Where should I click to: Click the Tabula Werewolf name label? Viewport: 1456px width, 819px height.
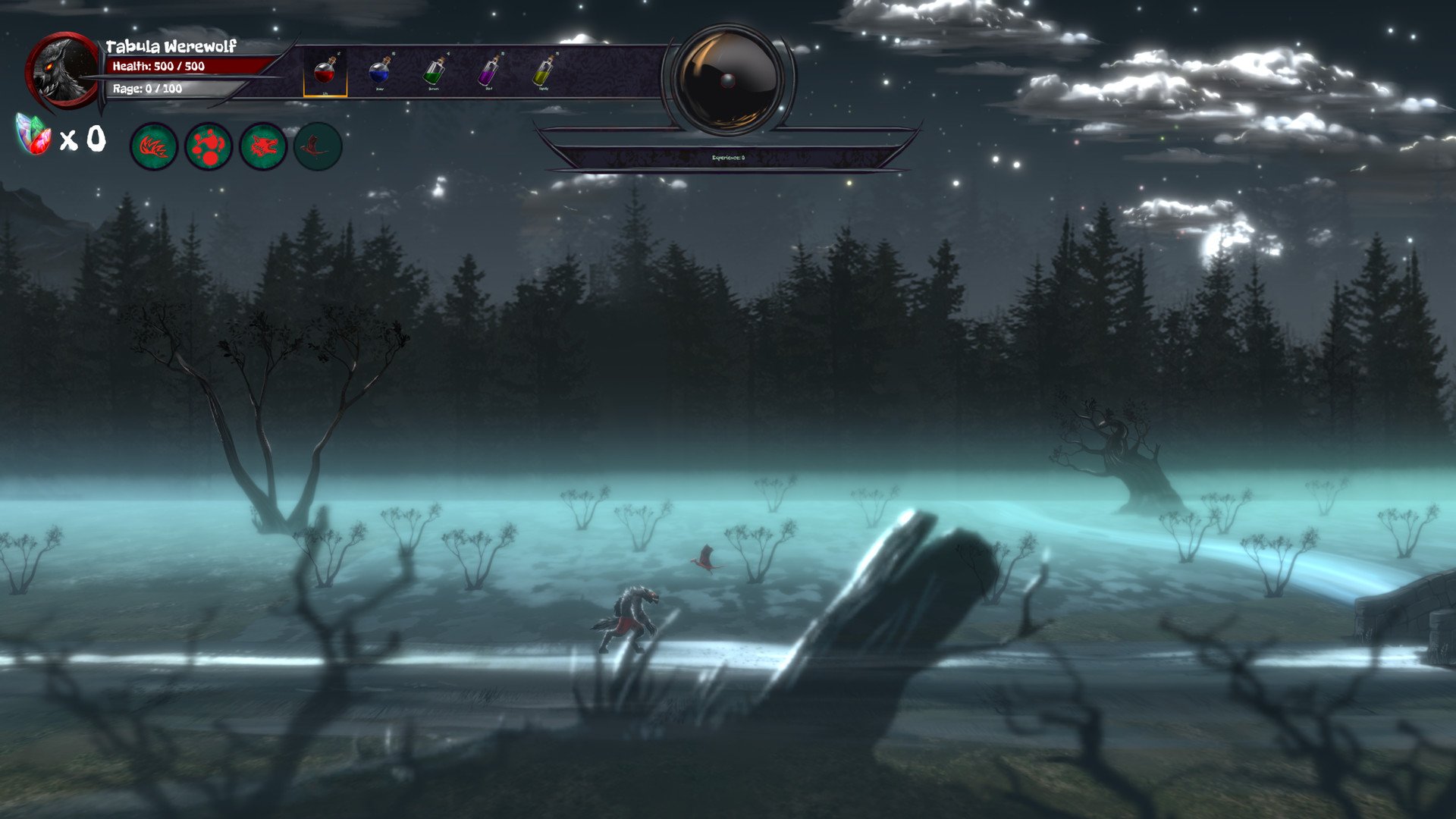(170, 45)
